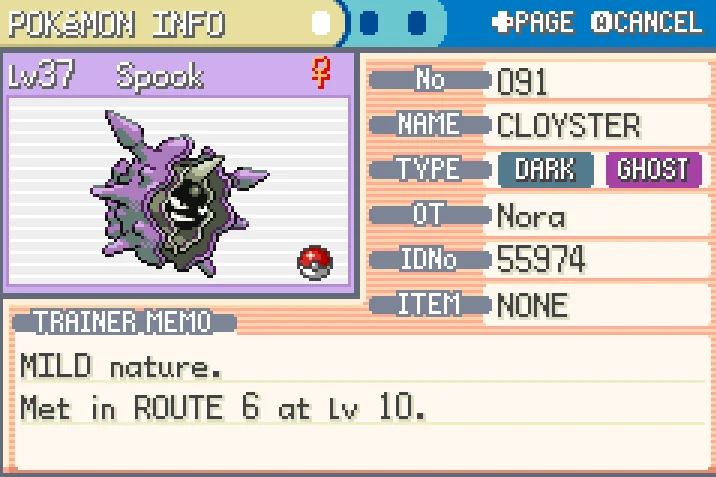Select the white page indicator dot
Screen dimensions: 716x477
[x=321, y=22]
